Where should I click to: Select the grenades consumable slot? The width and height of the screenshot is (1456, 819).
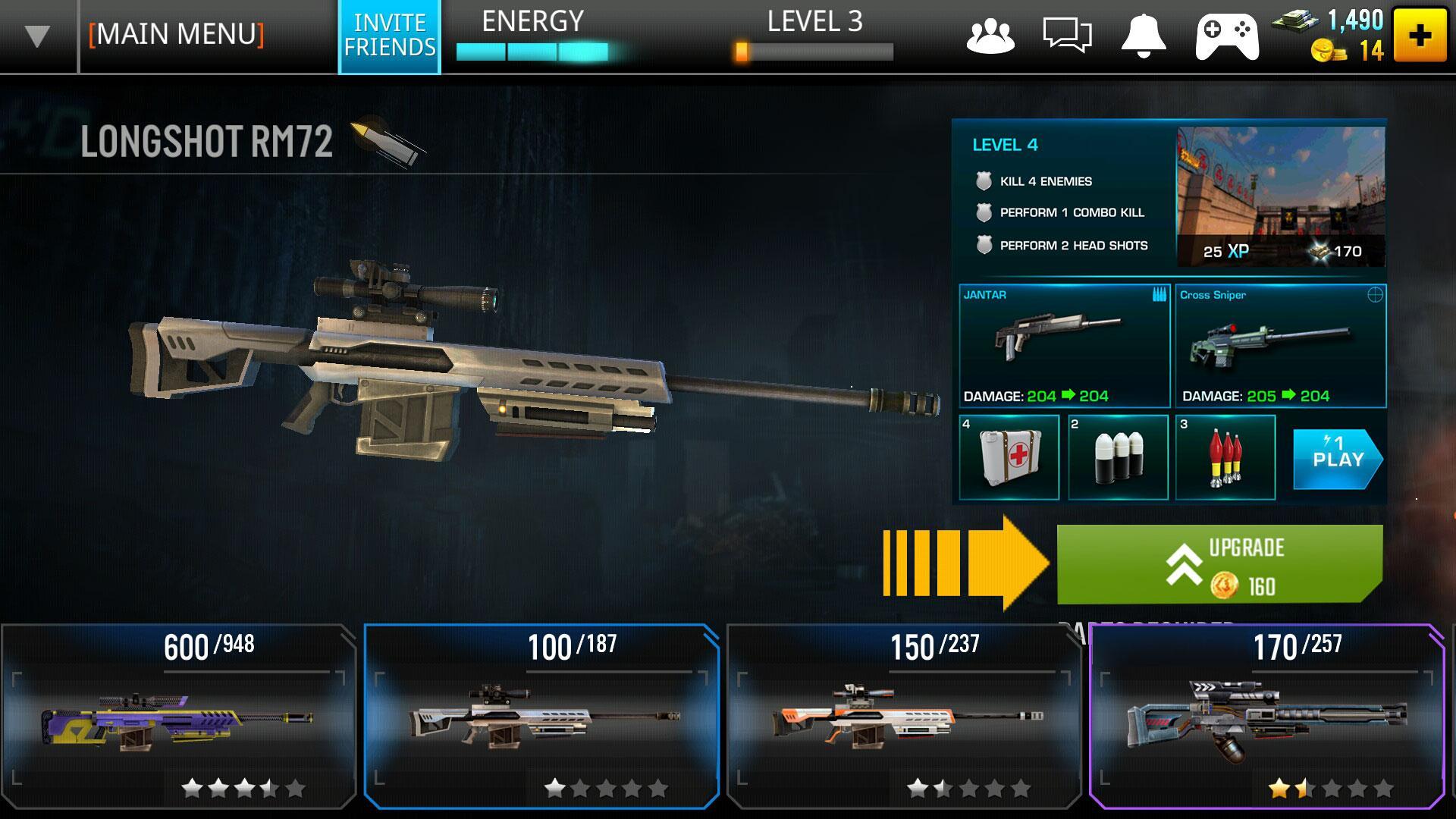[x=1117, y=457]
